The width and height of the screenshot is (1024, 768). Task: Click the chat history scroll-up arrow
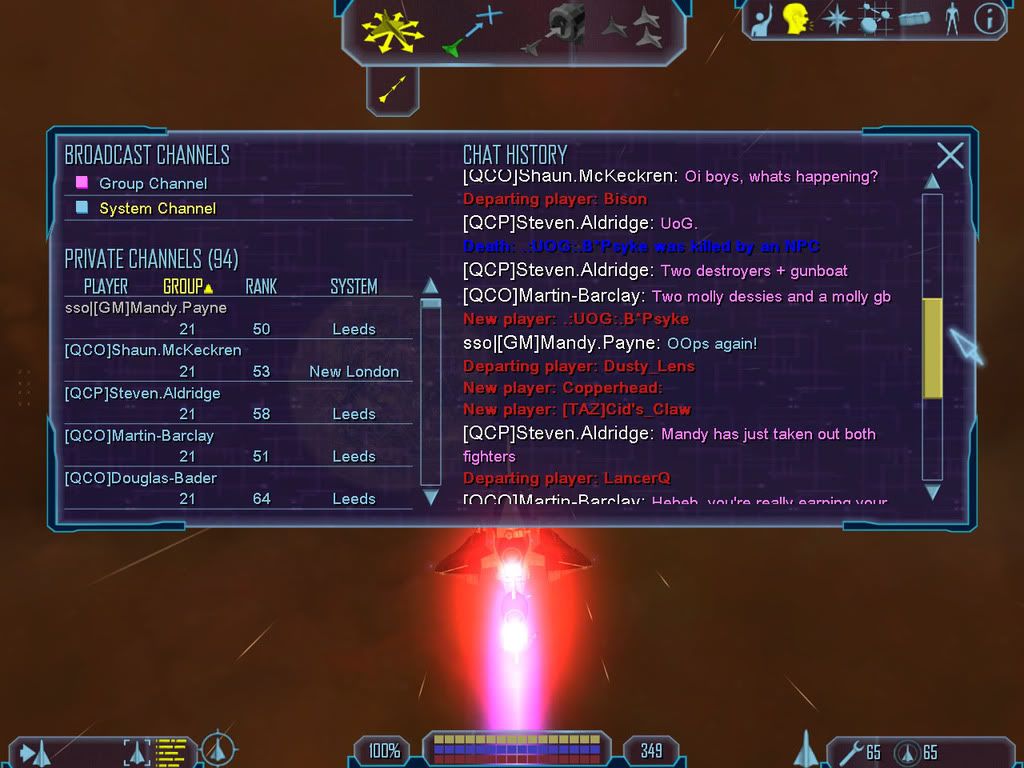(932, 181)
